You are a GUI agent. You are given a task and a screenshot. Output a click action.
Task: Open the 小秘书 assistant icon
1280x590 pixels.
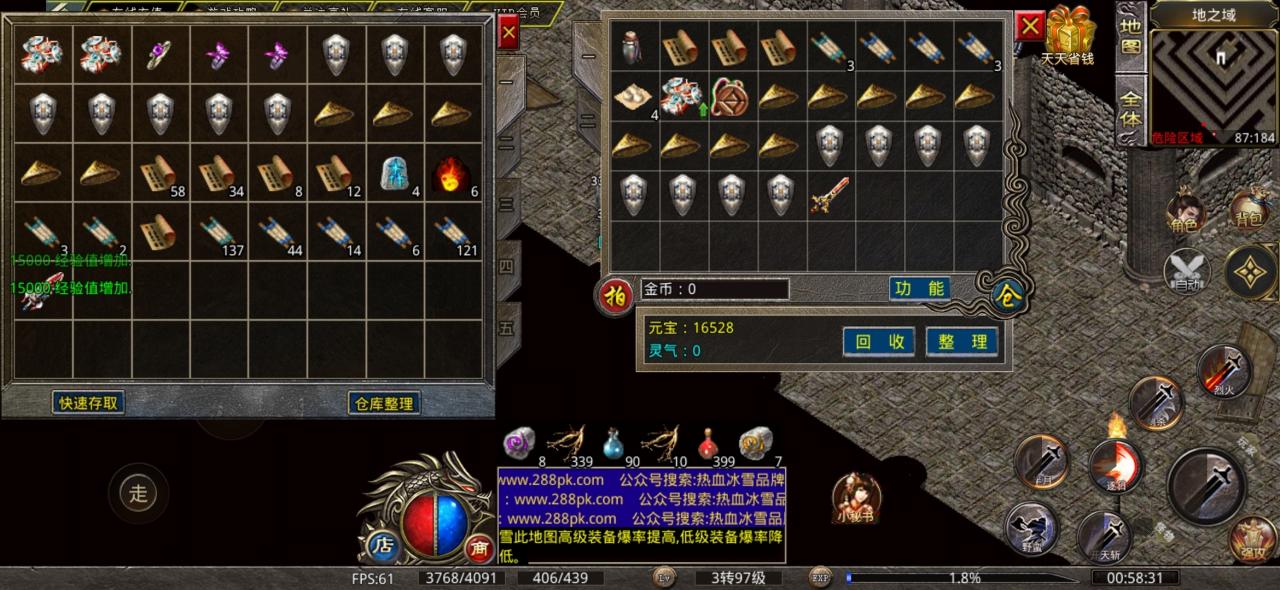[856, 497]
